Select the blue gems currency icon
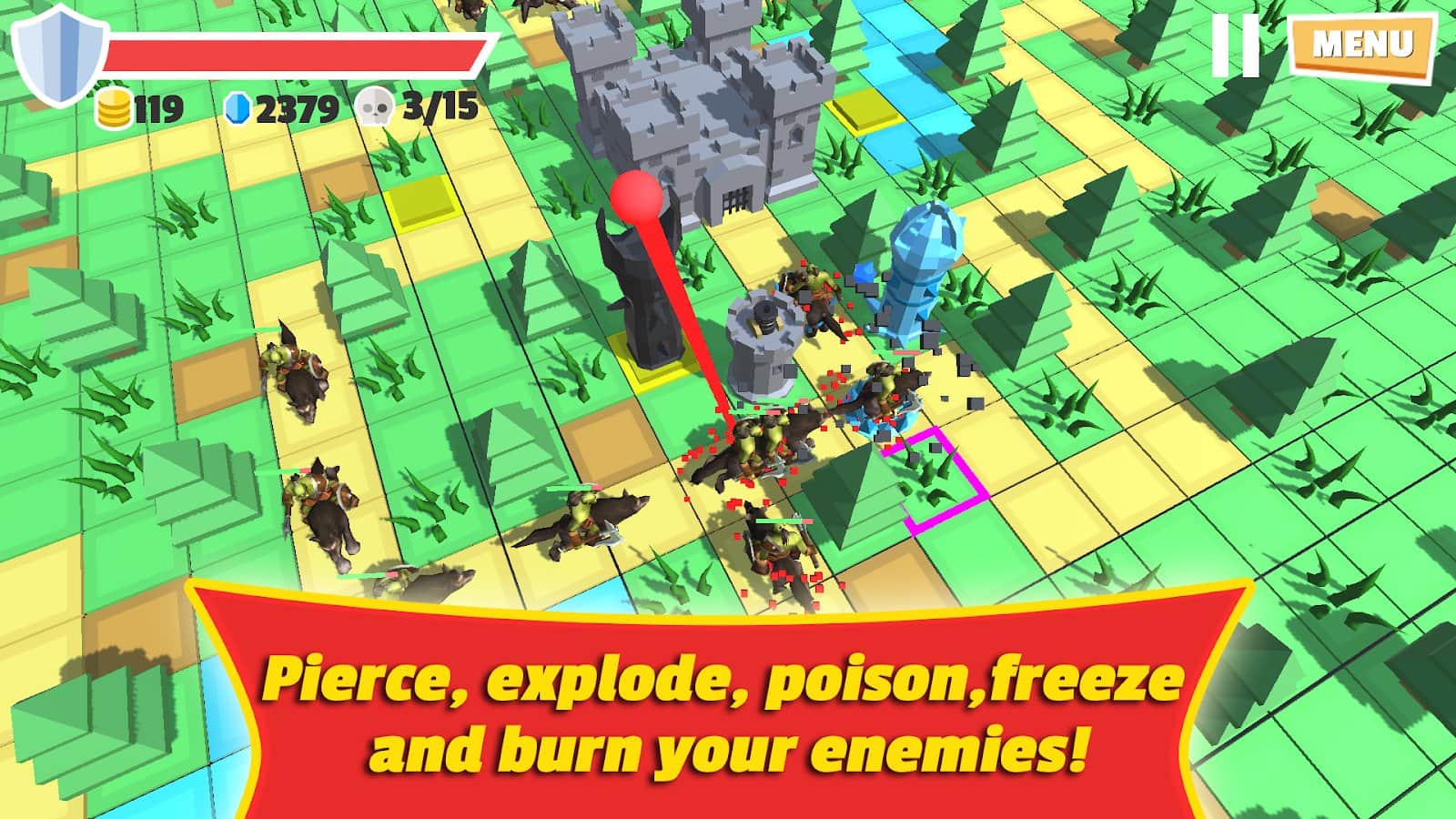The height and width of the screenshot is (819, 1456). point(238,107)
